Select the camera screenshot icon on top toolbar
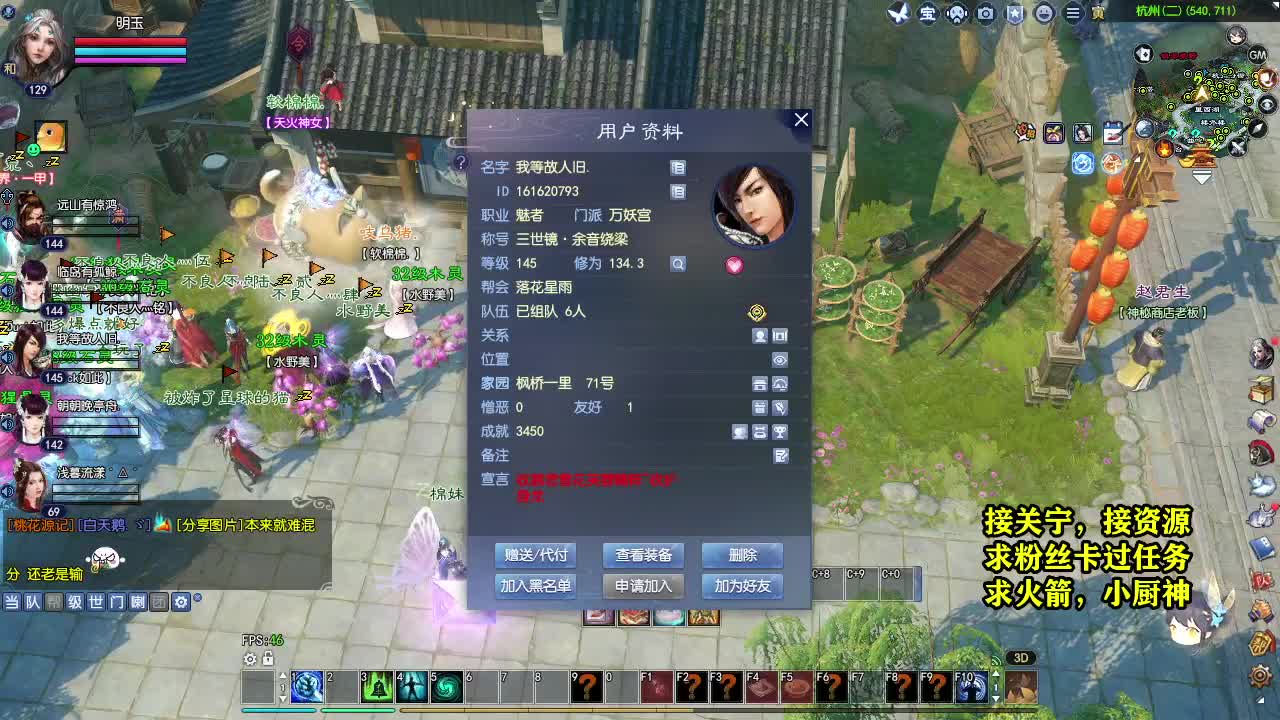 (986, 14)
